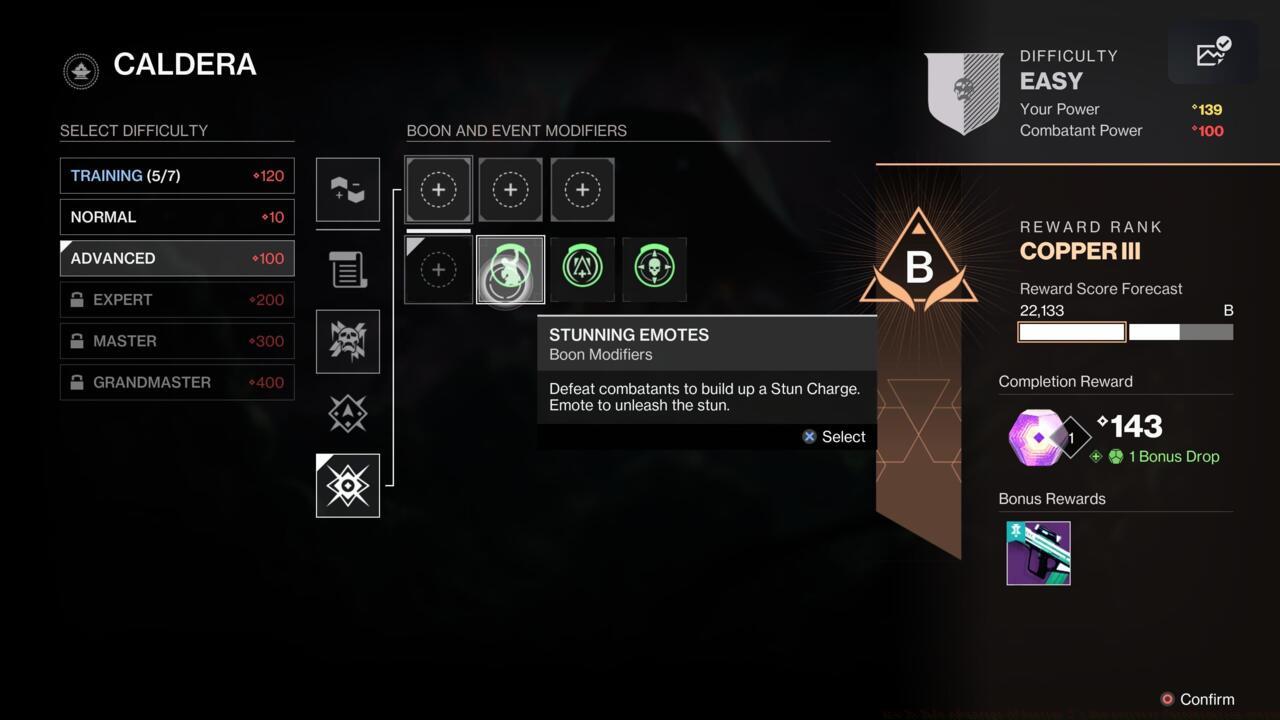This screenshot has width=1280, height=720.
Task: Pick the green twin-arrows boon modifier
Action: pyautogui.click(x=583, y=269)
